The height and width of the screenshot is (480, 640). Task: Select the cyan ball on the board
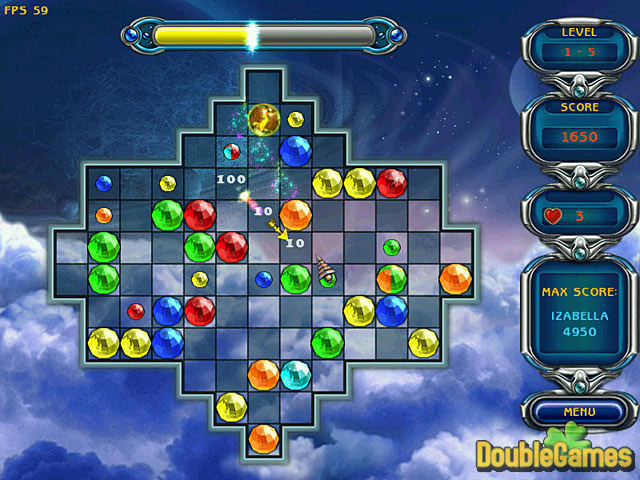(x=295, y=375)
